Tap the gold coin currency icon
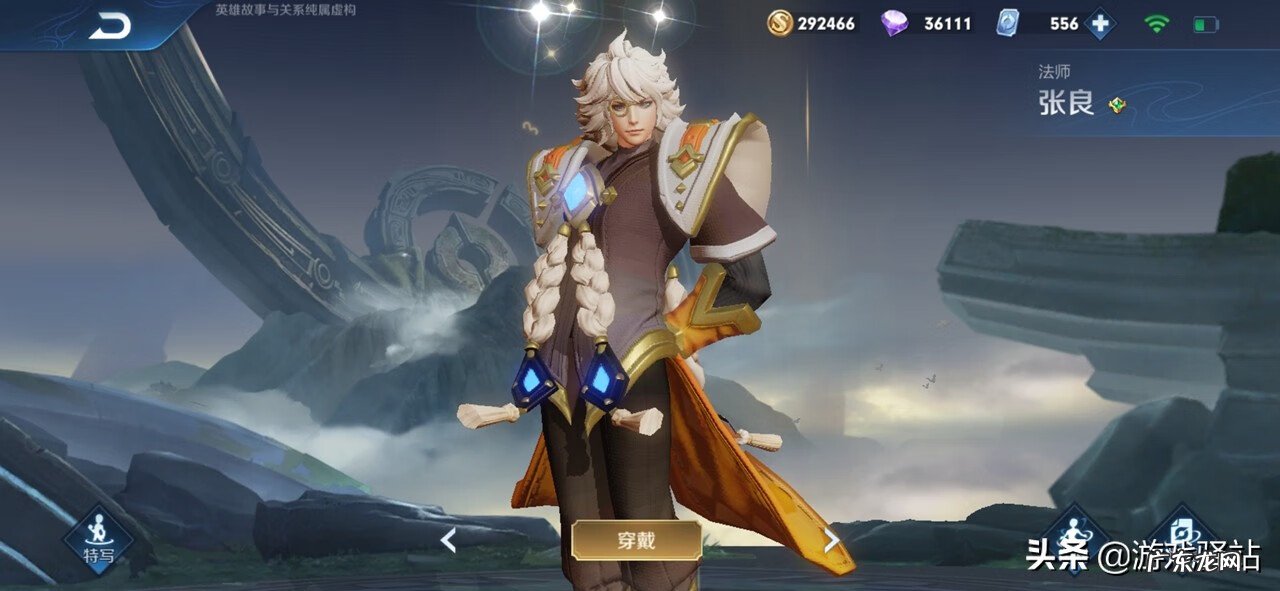Image resolution: width=1280 pixels, height=591 pixels. point(780,23)
